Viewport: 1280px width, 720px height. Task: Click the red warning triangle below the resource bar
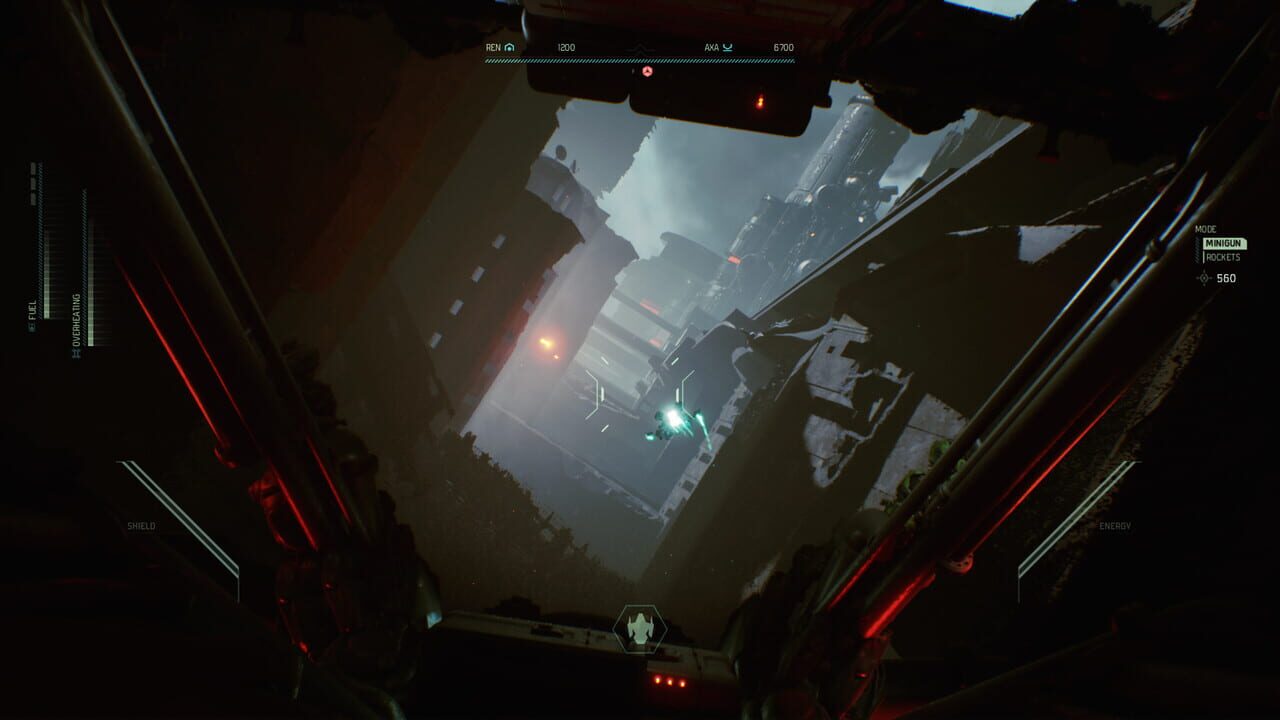pos(648,72)
